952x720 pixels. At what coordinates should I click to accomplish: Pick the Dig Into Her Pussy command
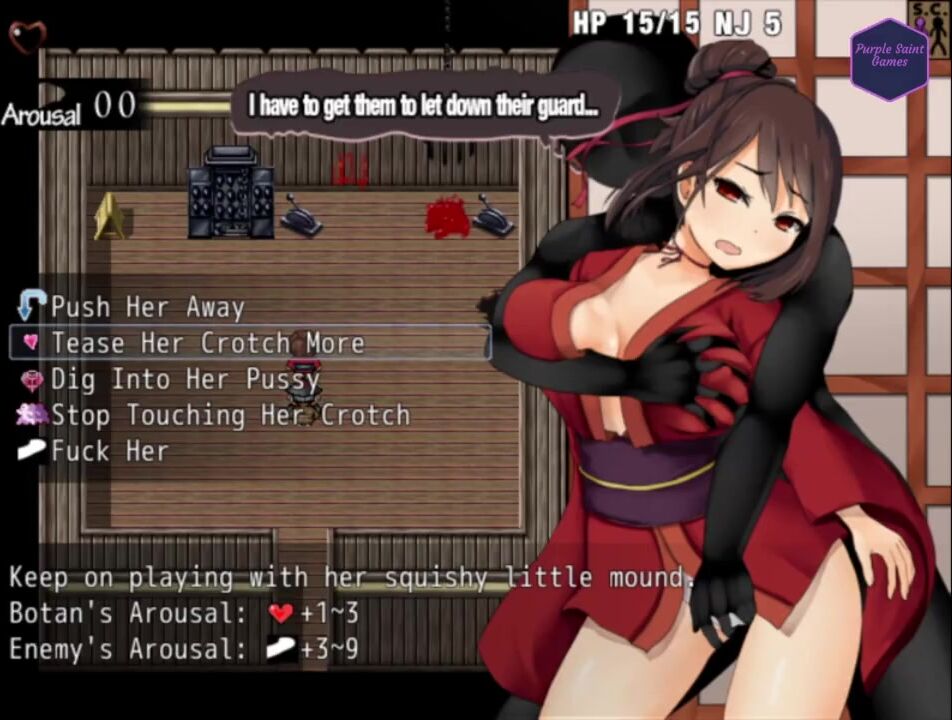(x=185, y=379)
